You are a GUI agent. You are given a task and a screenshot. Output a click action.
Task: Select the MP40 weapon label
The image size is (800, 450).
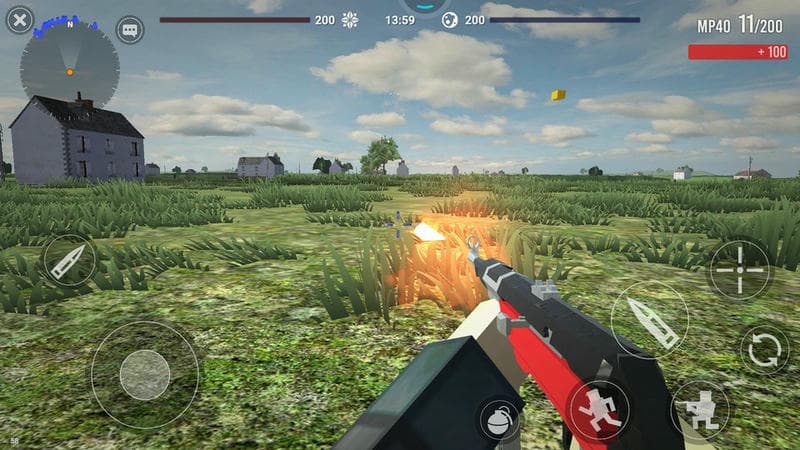point(714,26)
